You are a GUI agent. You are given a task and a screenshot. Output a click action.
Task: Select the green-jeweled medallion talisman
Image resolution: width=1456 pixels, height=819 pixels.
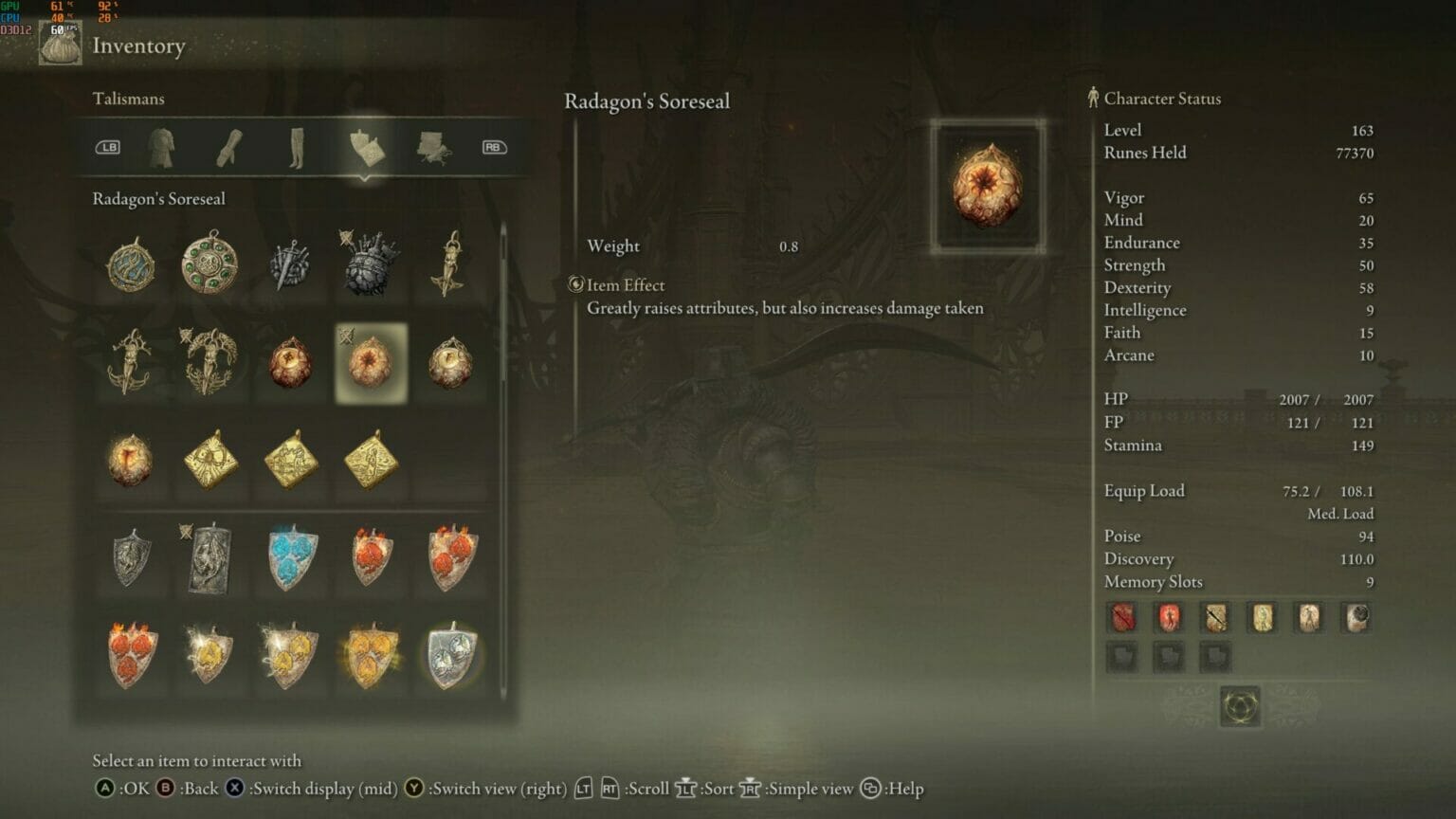(x=210, y=264)
